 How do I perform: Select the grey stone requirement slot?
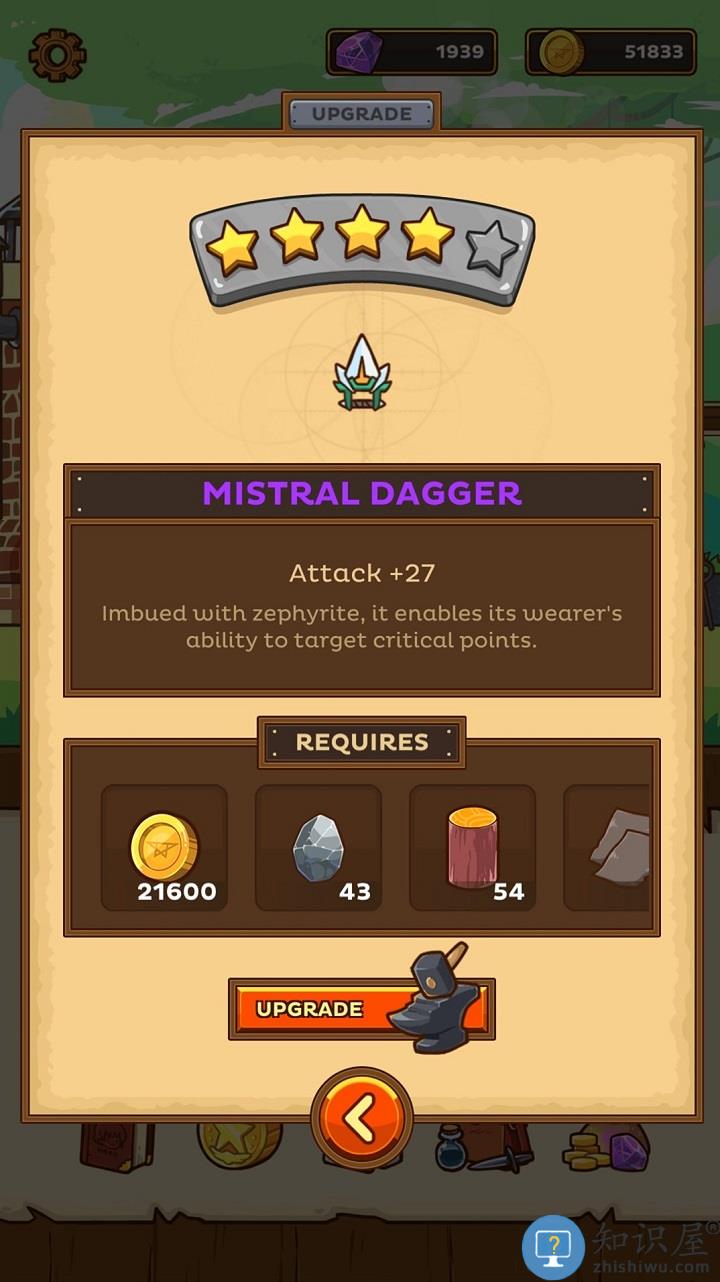click(318, 848)
